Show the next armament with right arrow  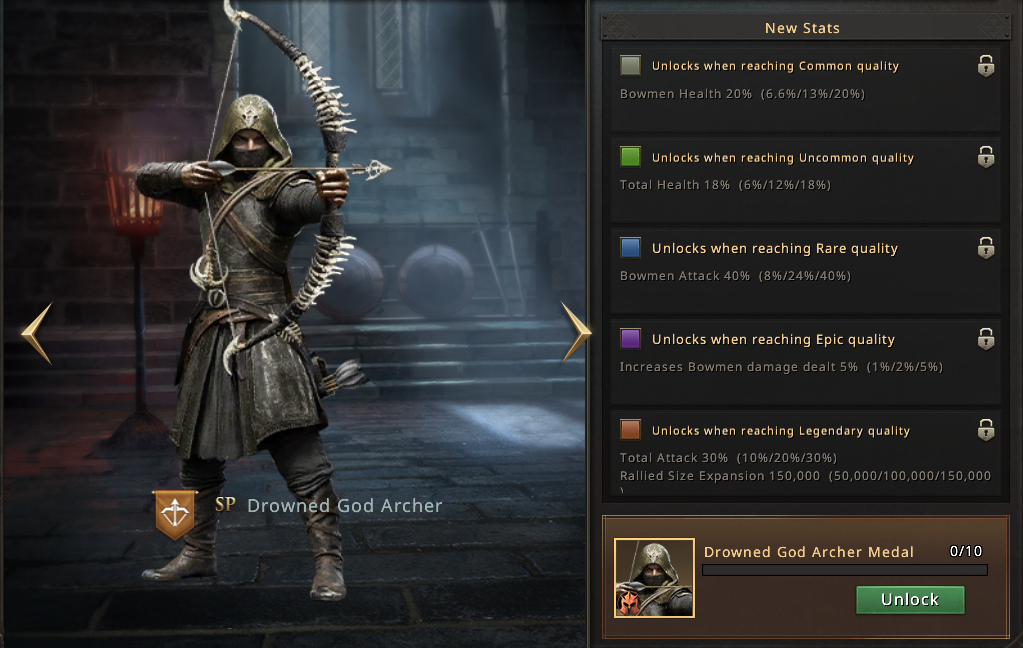(x=577, y=332)
